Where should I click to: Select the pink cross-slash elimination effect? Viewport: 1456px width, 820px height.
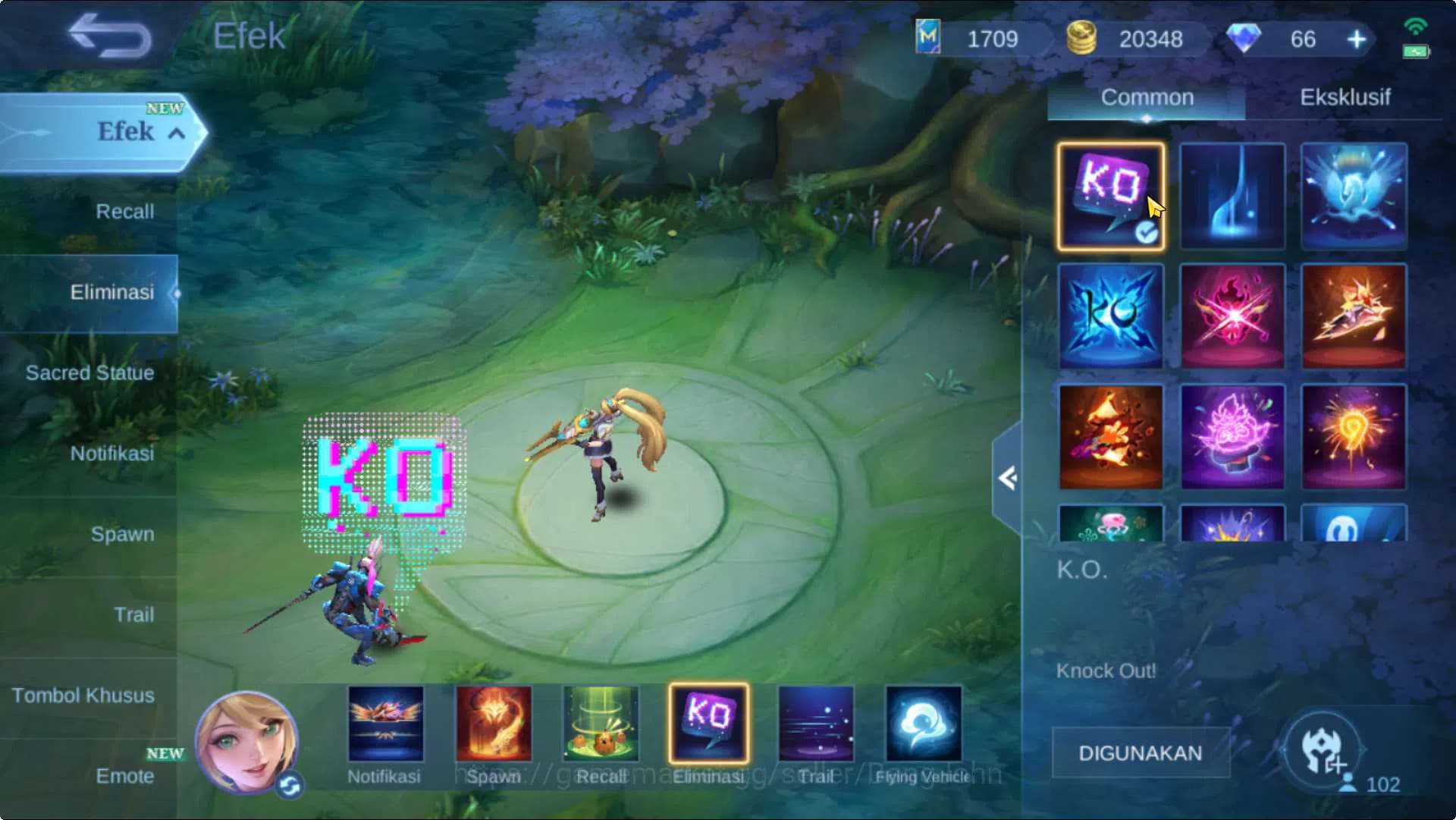[x=1232, y=316]
